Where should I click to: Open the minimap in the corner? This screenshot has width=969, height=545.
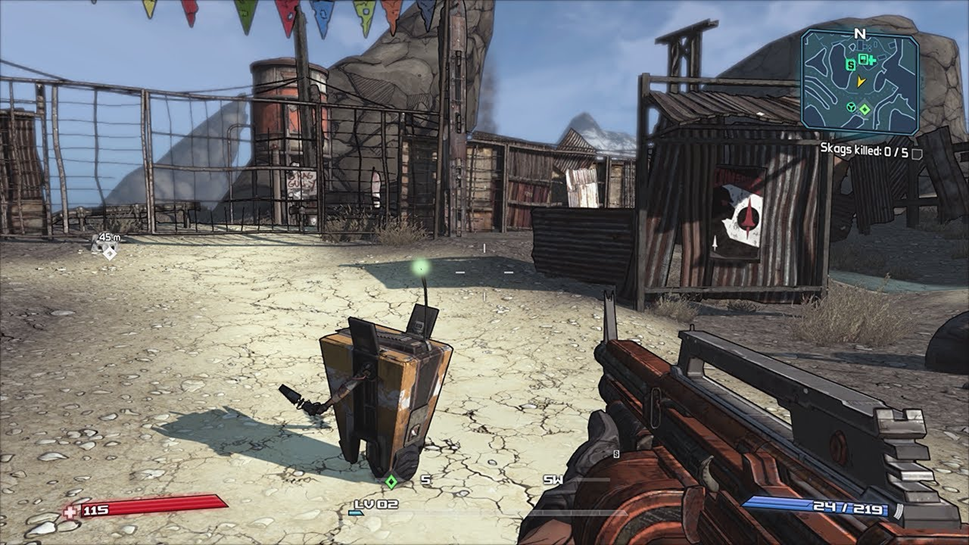pos(859,82)
